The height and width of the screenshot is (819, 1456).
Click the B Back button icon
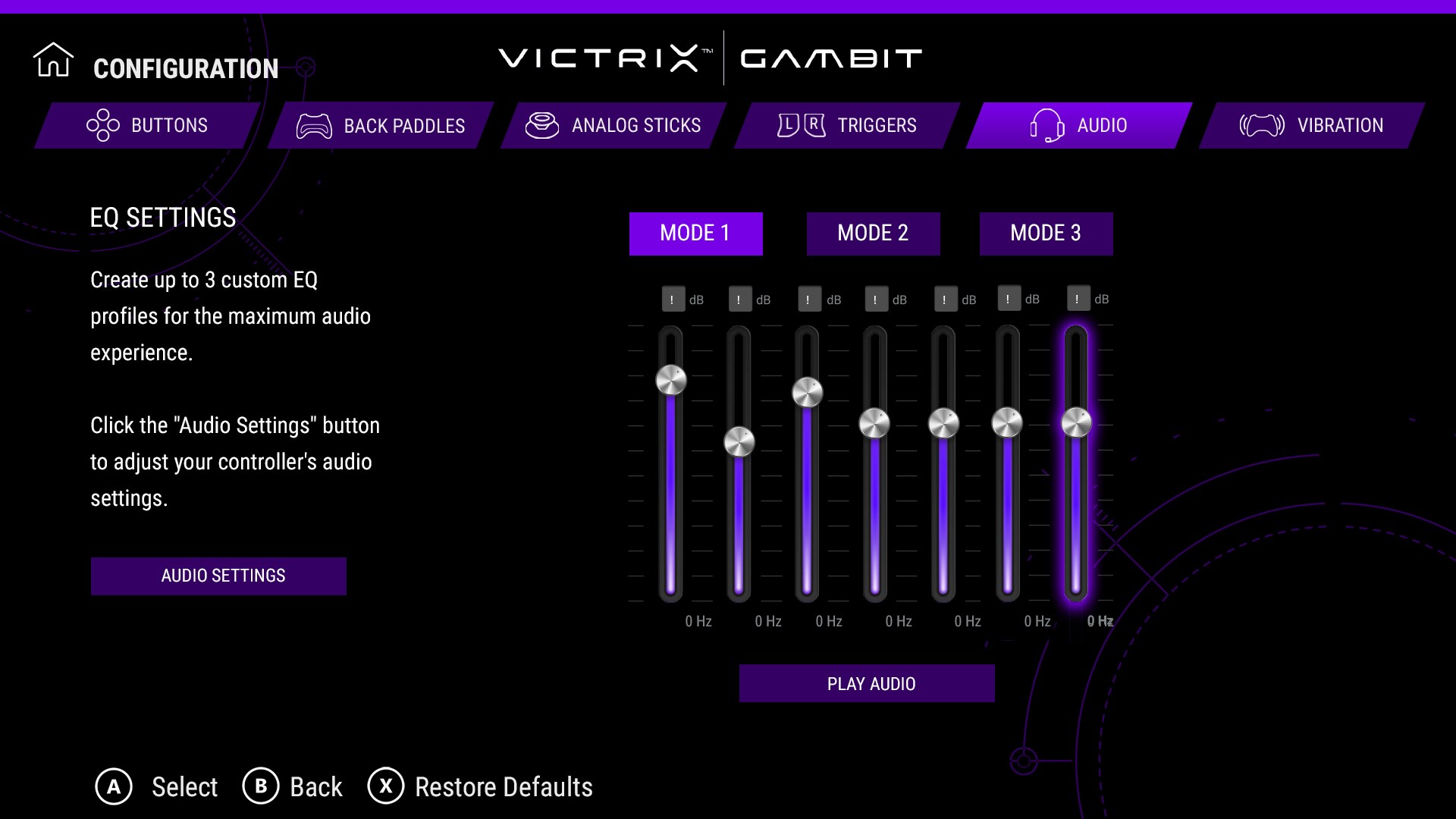[261, 787]
